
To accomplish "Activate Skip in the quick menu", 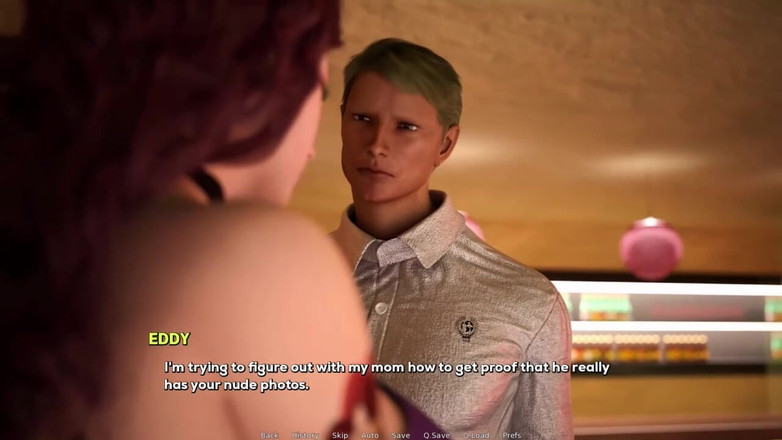I will click(340, 435).
